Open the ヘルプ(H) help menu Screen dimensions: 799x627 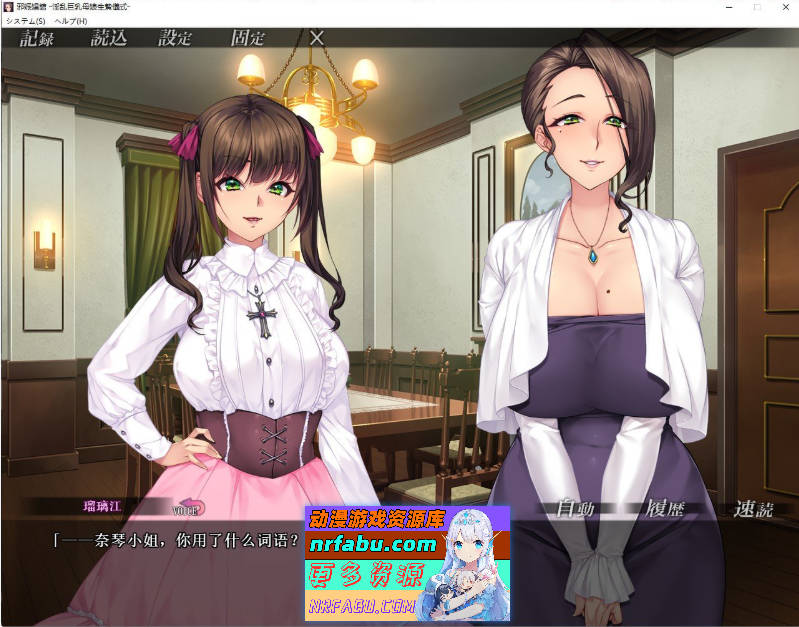pyautogui.click(x=71, y=21)
